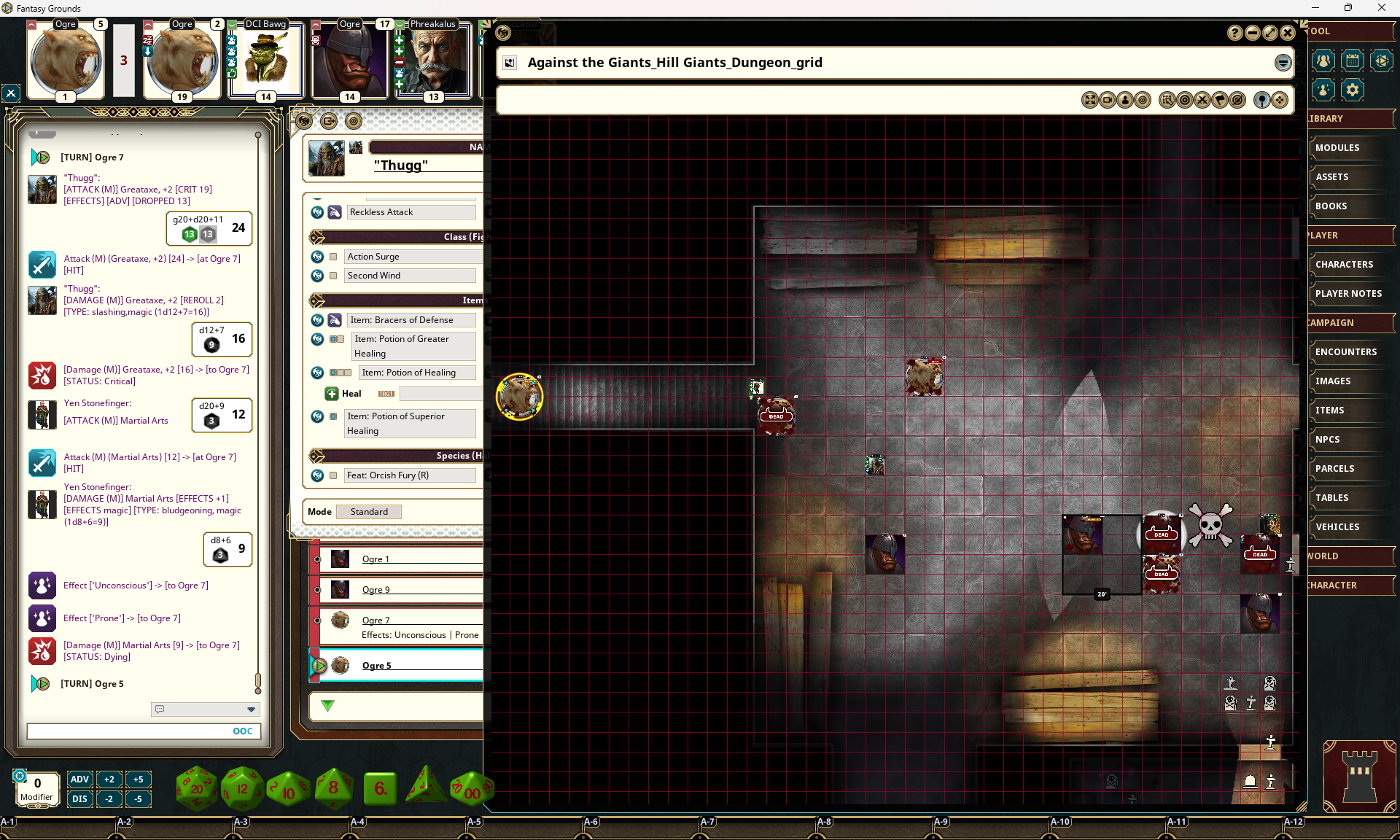Close the dungeon map window

point(1288,33)
